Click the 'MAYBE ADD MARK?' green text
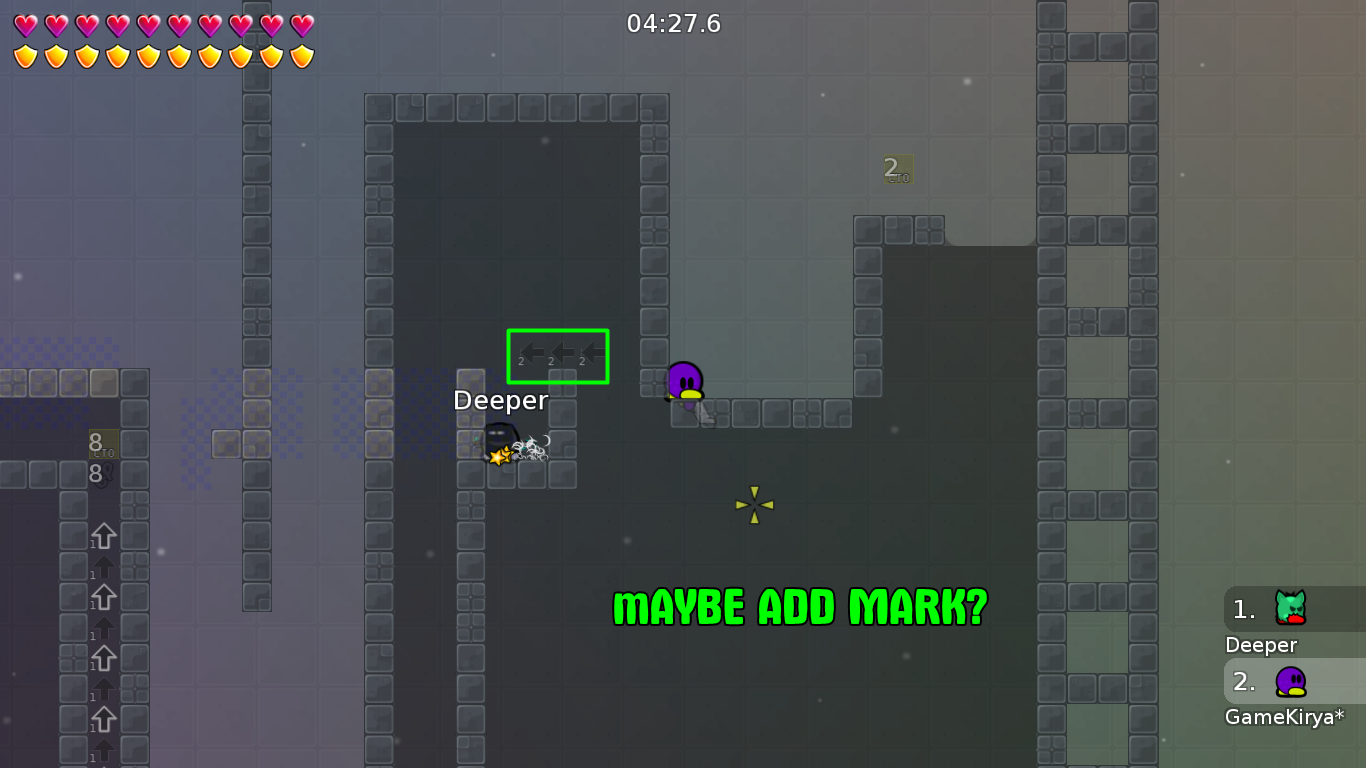Screen dimensions: 1366x768 coord(798,606)
